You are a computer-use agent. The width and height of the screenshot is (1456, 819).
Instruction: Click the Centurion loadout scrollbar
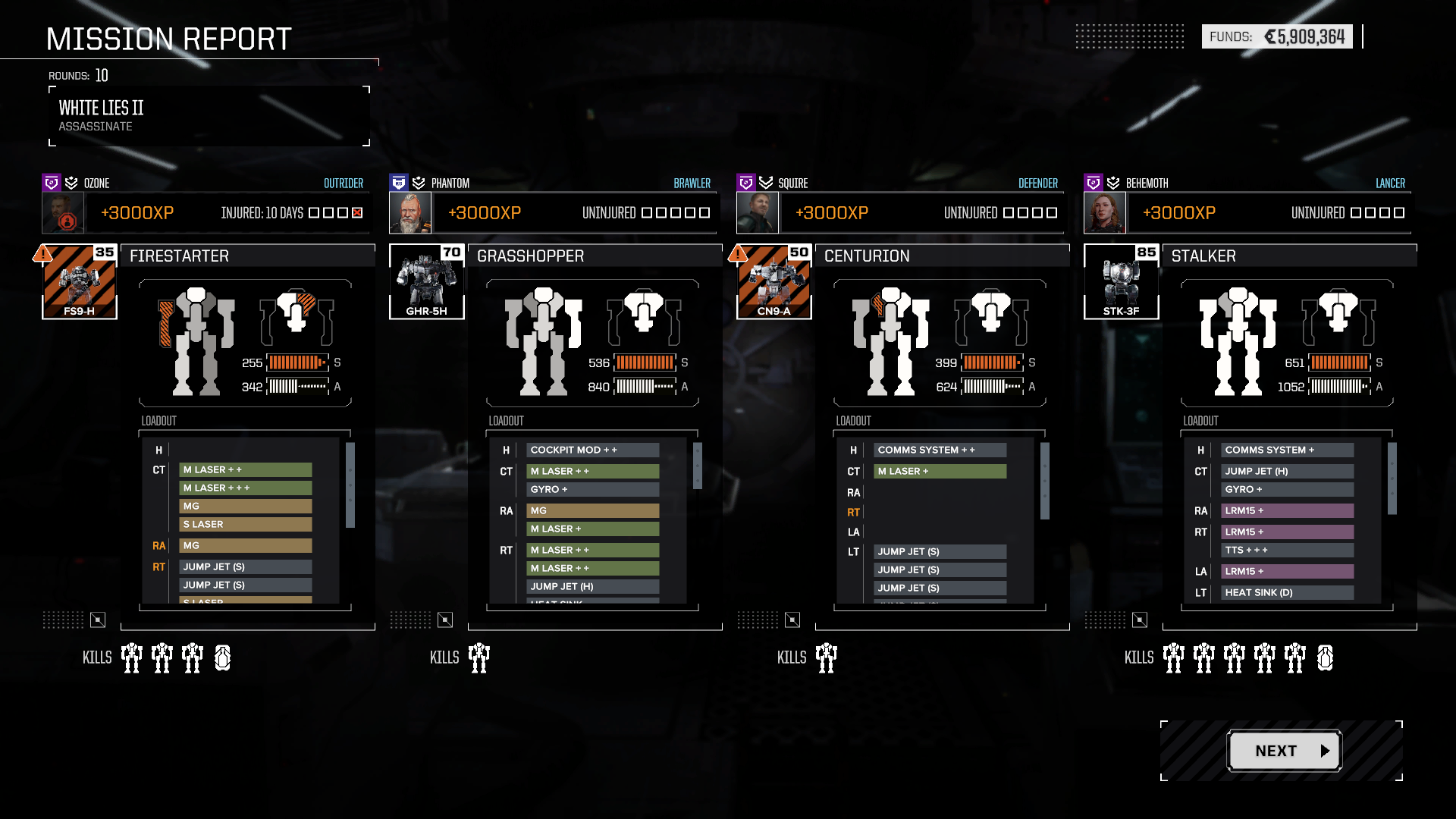tap(1045, 481)
